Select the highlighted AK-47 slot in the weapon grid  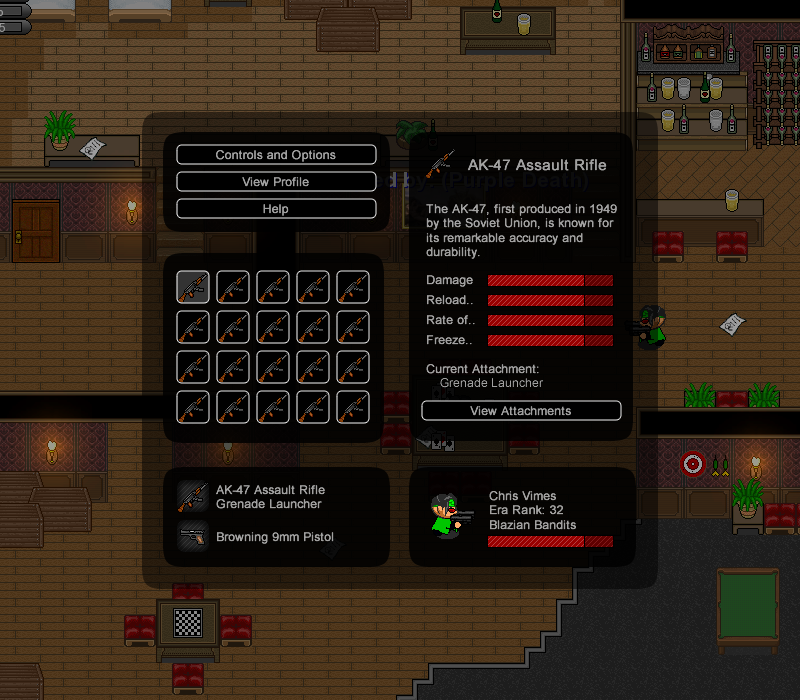[x=193, y=287]
